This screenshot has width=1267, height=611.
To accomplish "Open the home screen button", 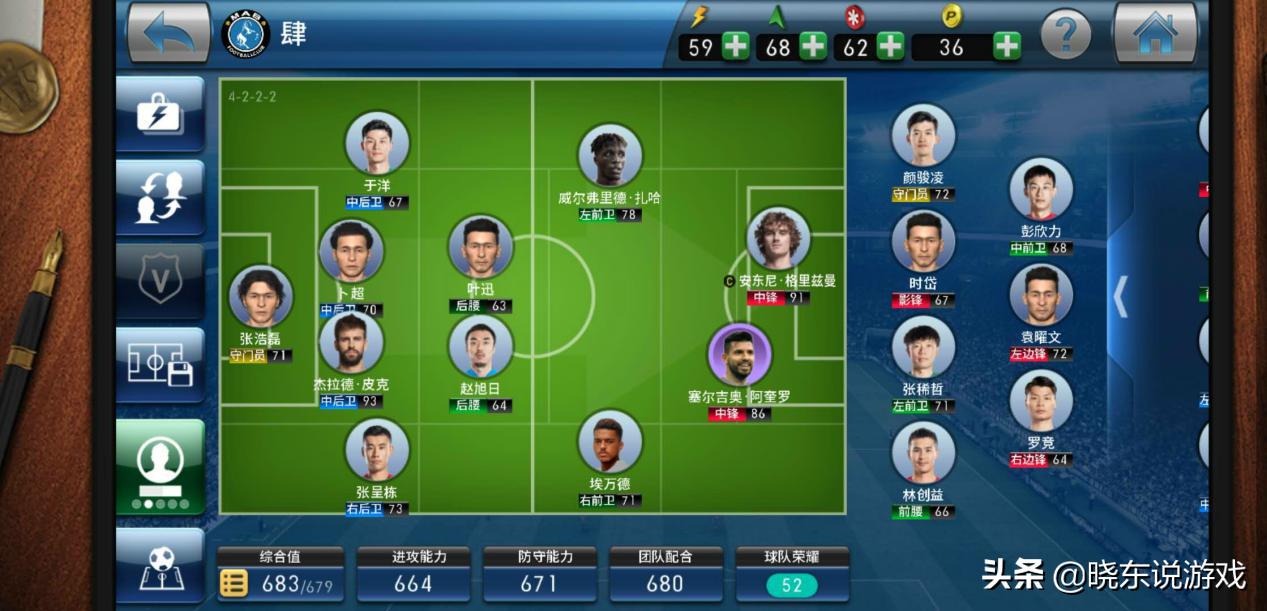I will tap(1155, 33).
